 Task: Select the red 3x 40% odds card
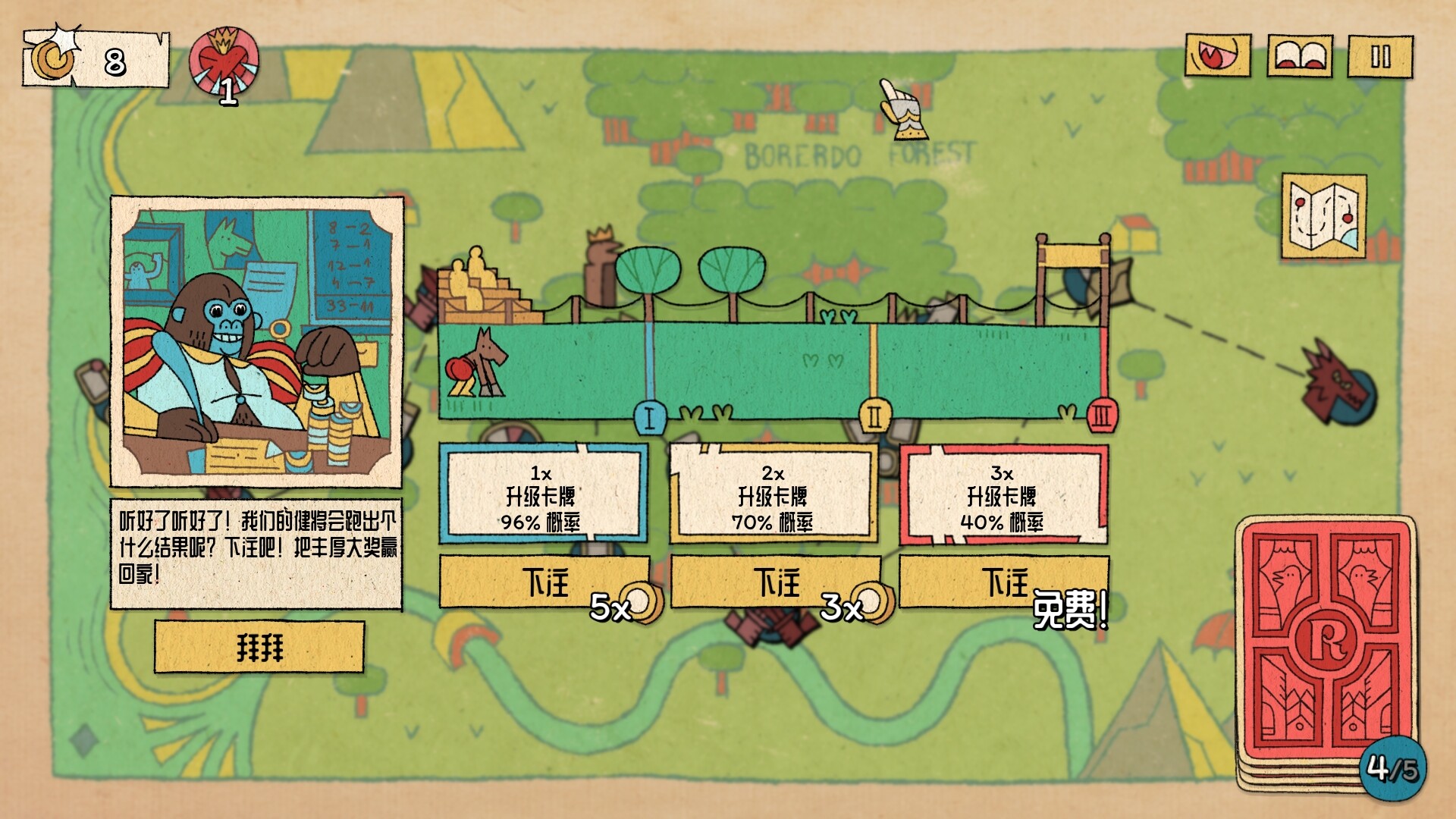click(1003, 495)
